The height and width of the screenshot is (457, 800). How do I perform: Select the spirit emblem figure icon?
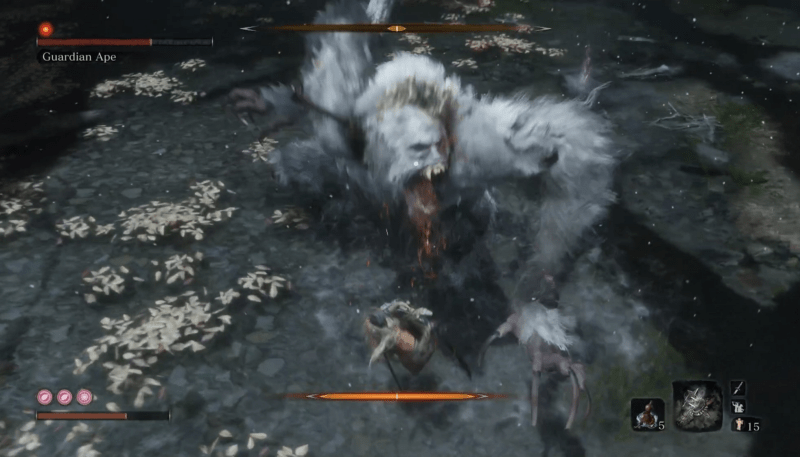pos(738,424)
